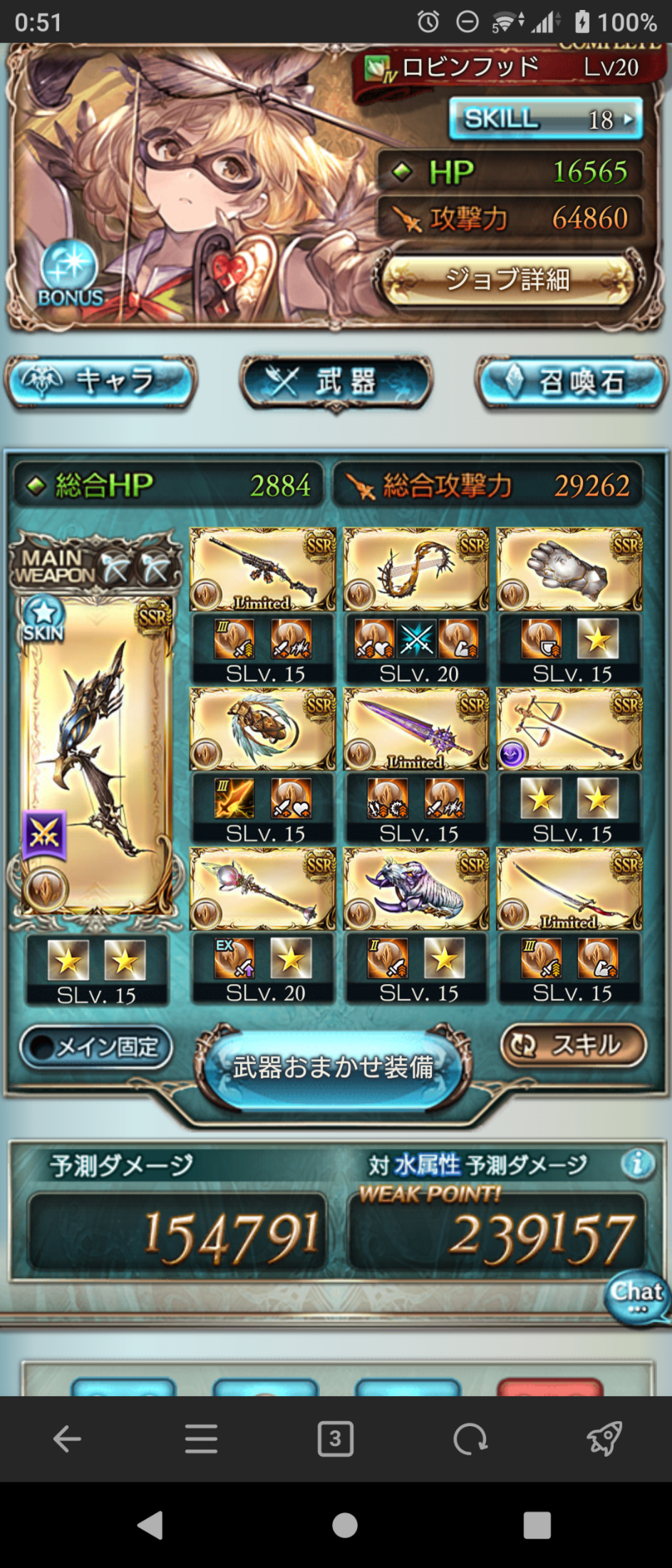Select the main weapon bow slot

(x=96, y=757)
